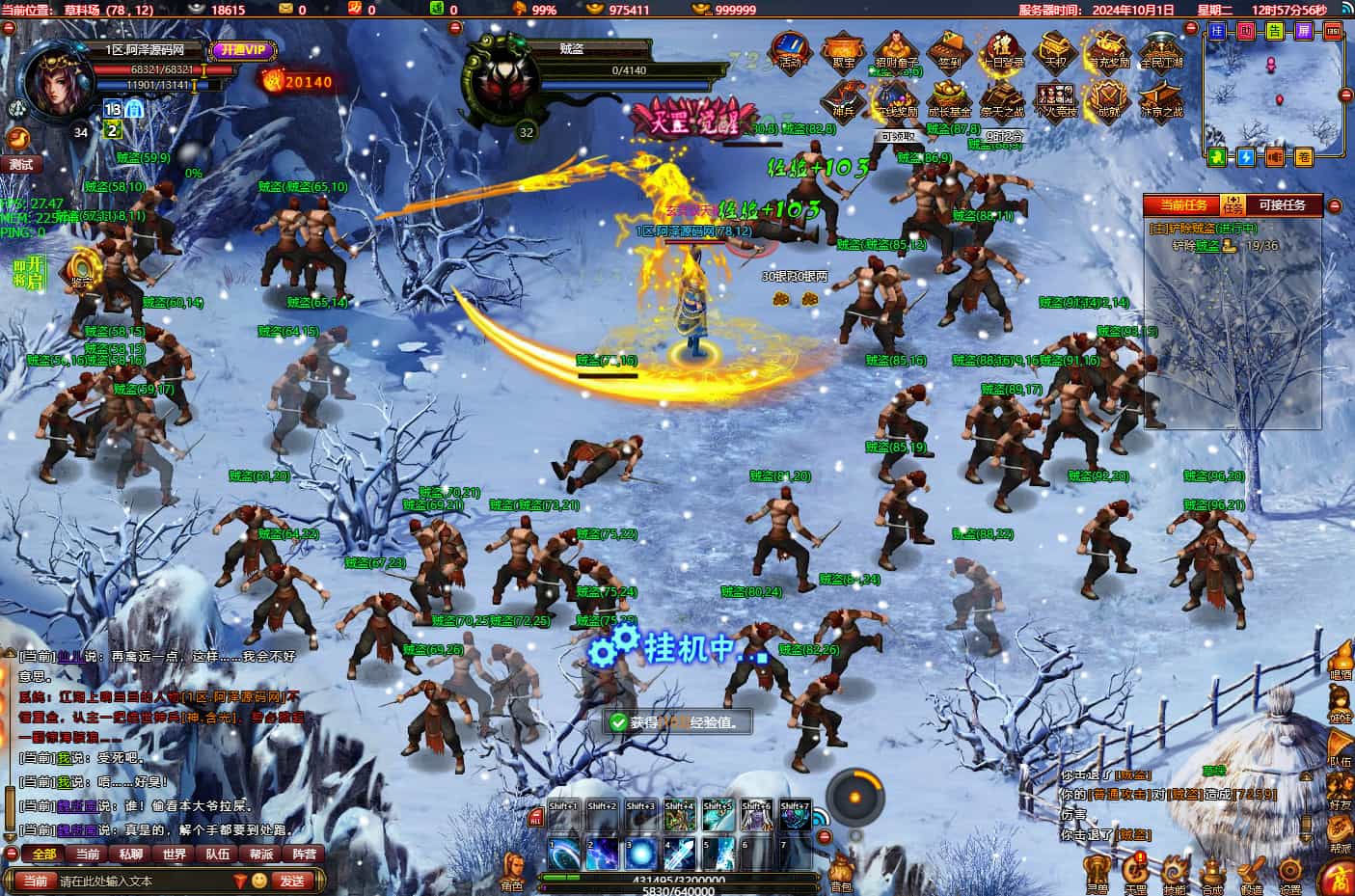
Task: Open the 背包 backpack icon
Action: [x=841, y=871]
